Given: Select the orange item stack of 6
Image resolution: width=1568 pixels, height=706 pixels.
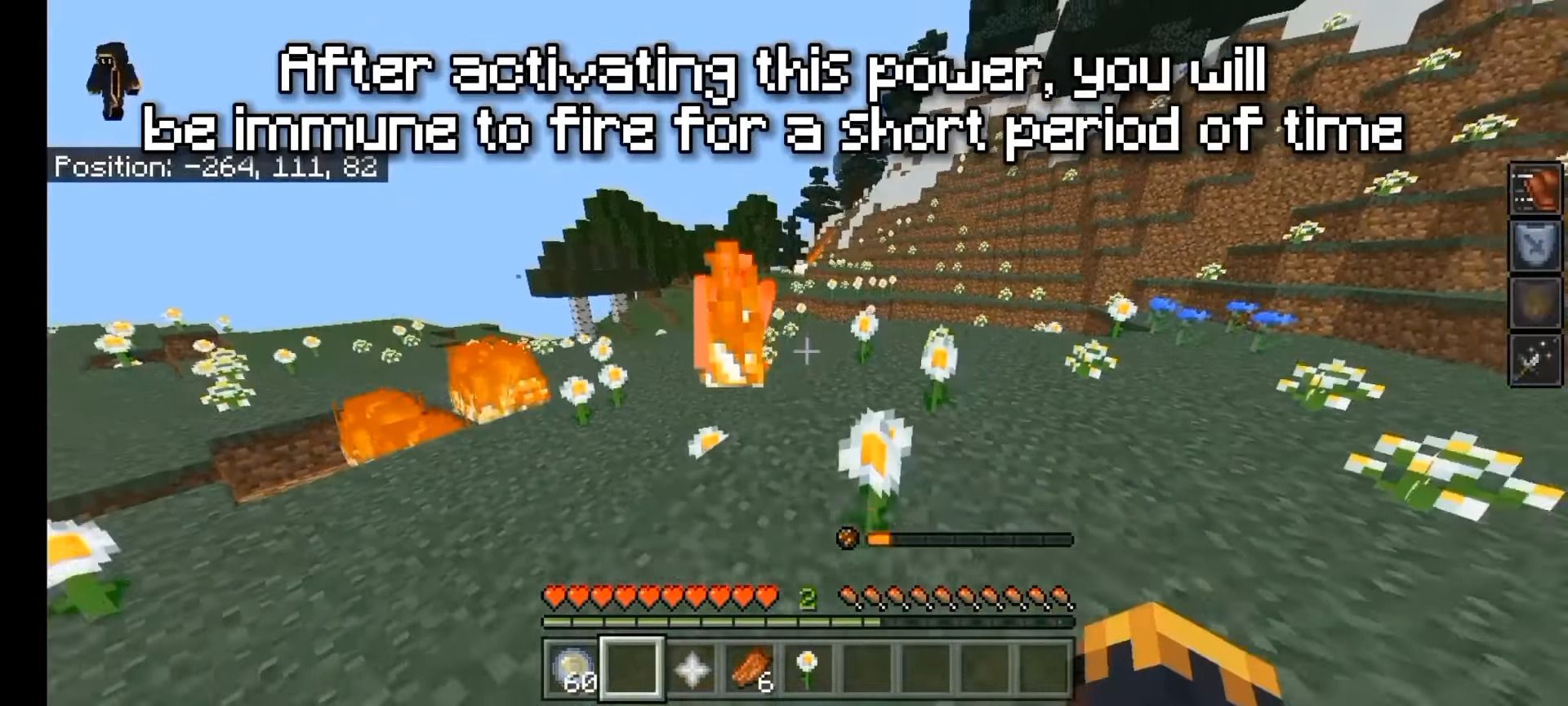Looking at the screenshot, I should [750, 668].
